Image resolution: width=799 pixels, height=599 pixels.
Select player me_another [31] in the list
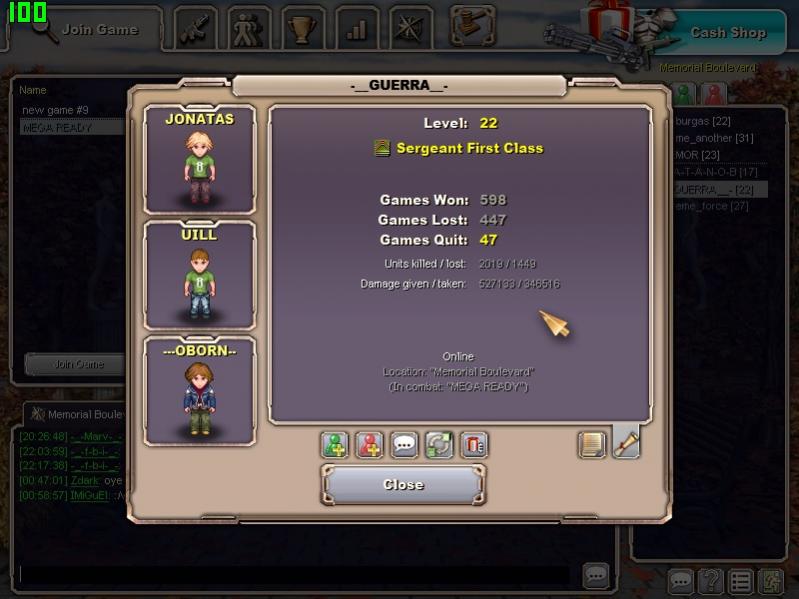pos(714,138)
